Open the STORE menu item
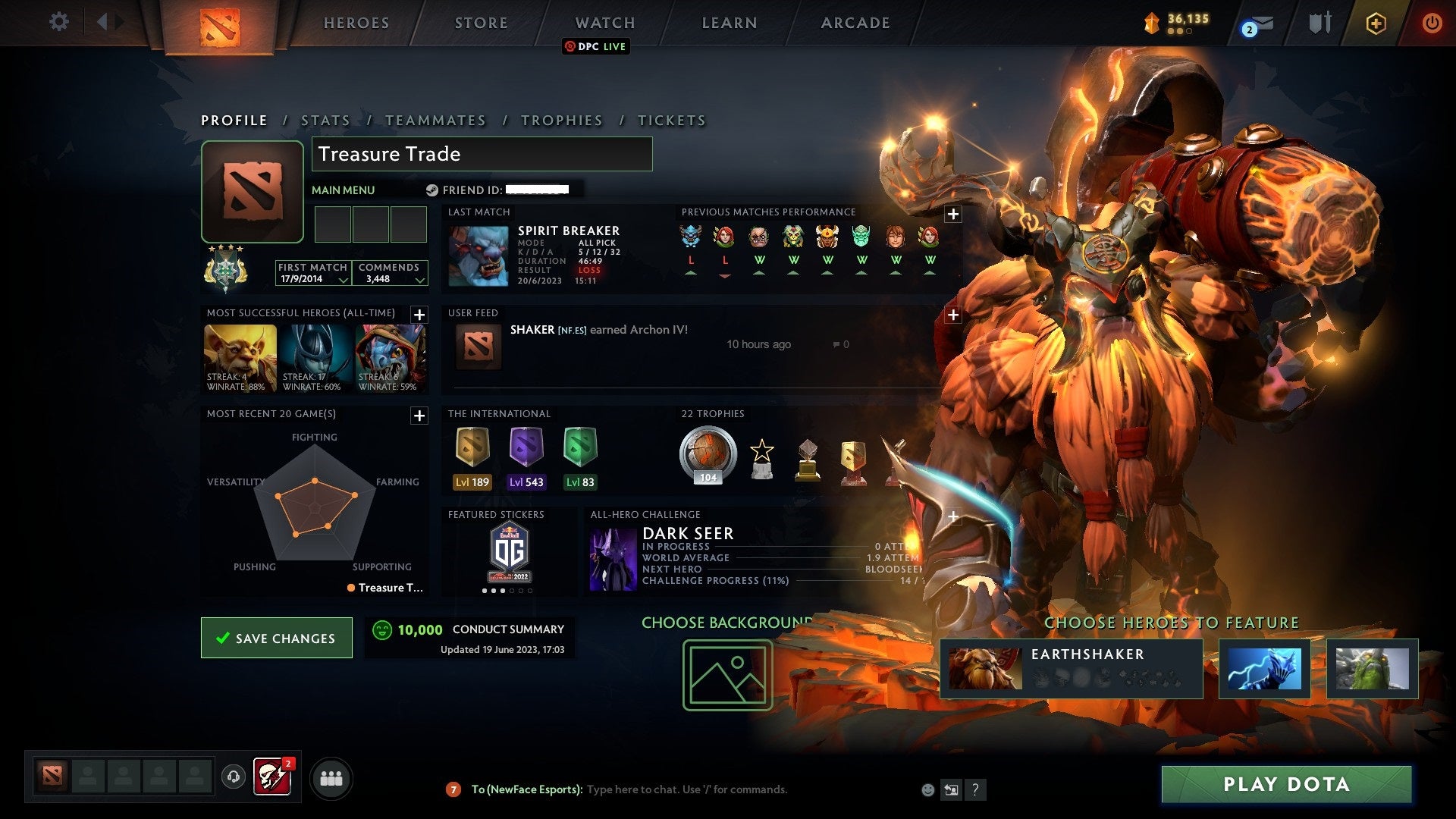 [x=481, y=22]
